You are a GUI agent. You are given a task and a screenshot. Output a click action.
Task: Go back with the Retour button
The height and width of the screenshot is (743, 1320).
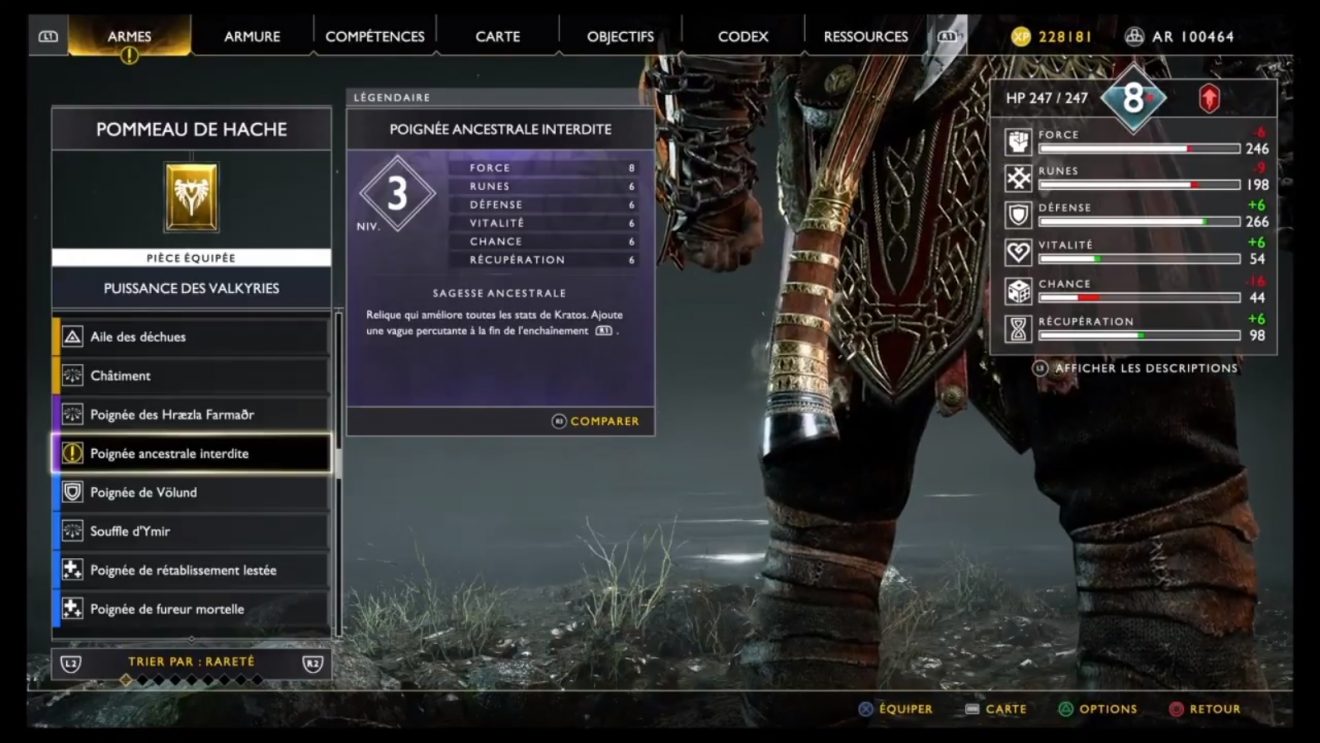coord(1204,709)
